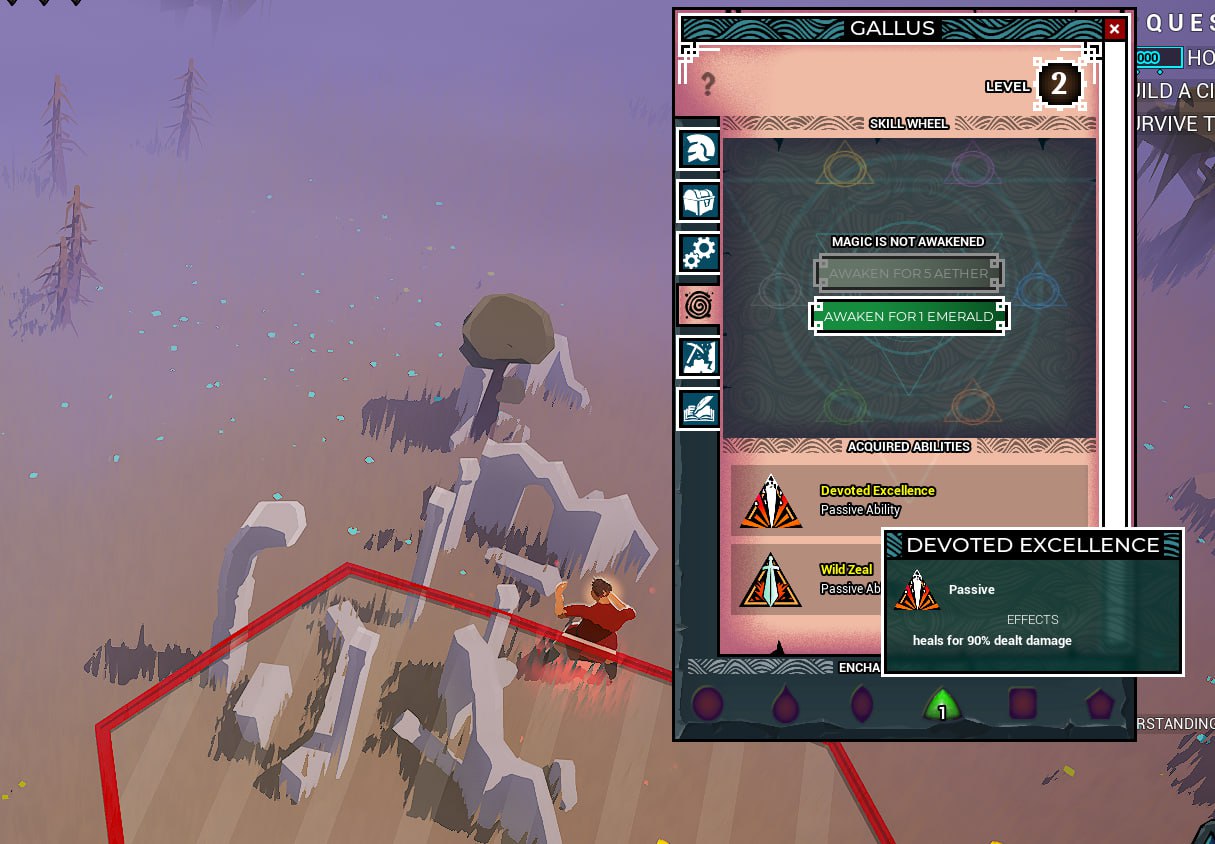Select the gears settings tab
The width and height of the screenshot is (1215, 844).
698,253
